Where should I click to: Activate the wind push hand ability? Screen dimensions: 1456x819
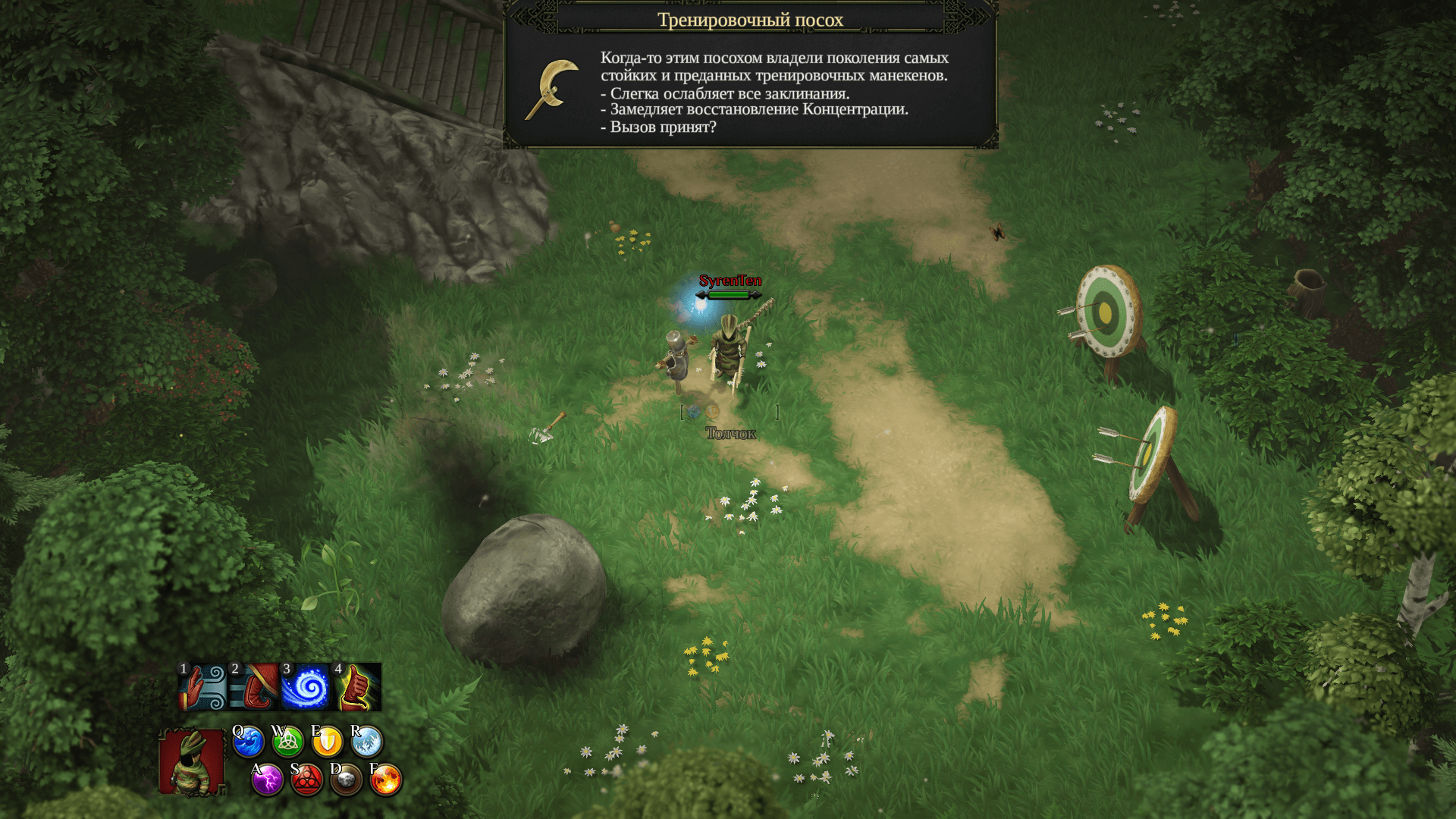pos(202,687)
